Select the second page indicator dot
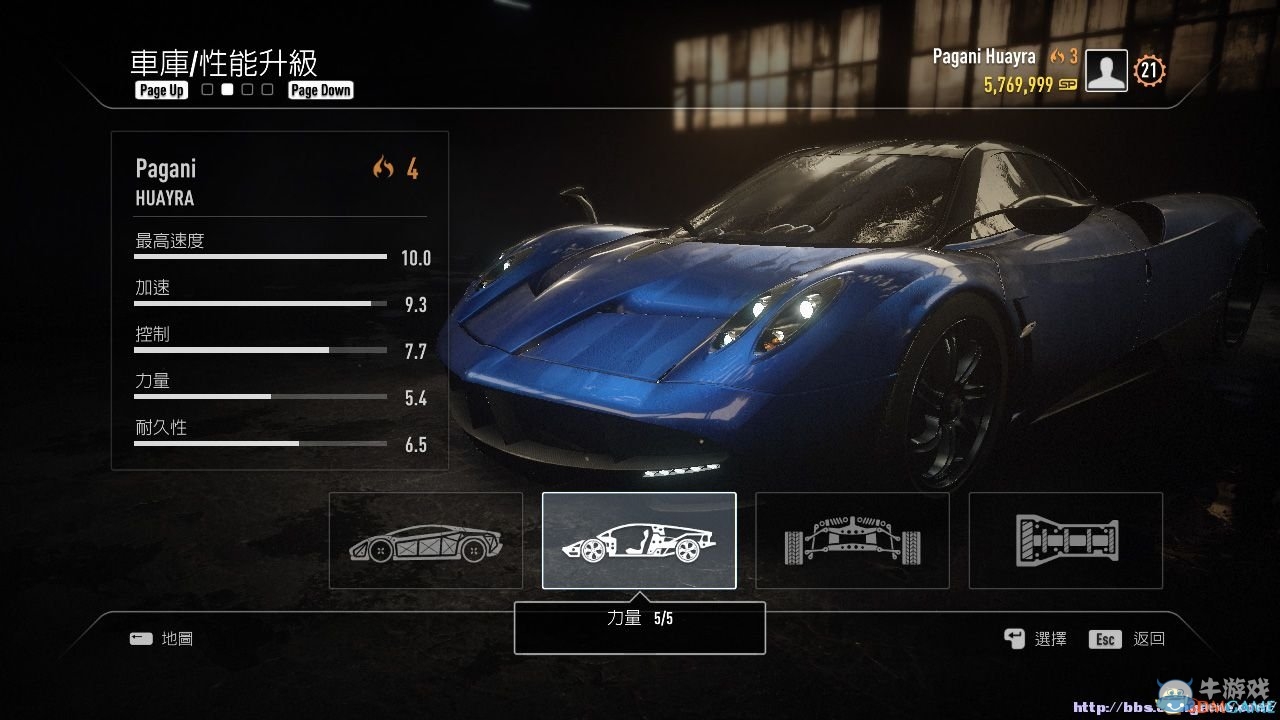The height and width of the screenshot is (720, 1280). point(226,89)
